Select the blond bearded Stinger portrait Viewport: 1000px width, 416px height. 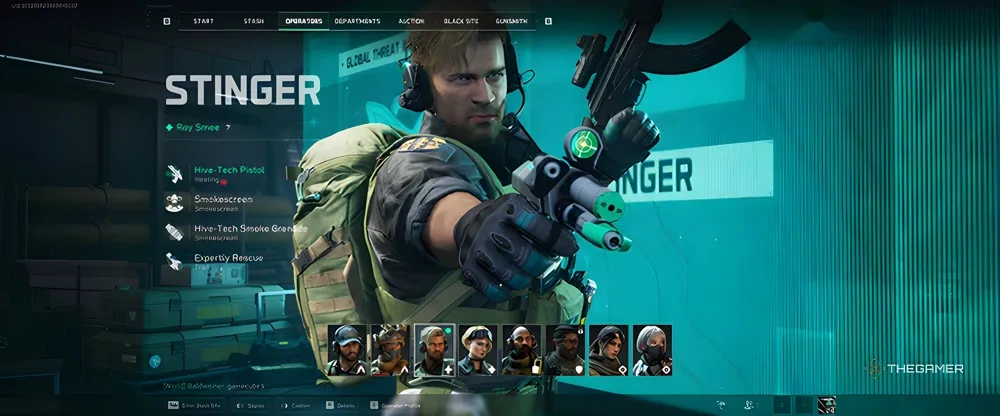[x=434, y=350]
